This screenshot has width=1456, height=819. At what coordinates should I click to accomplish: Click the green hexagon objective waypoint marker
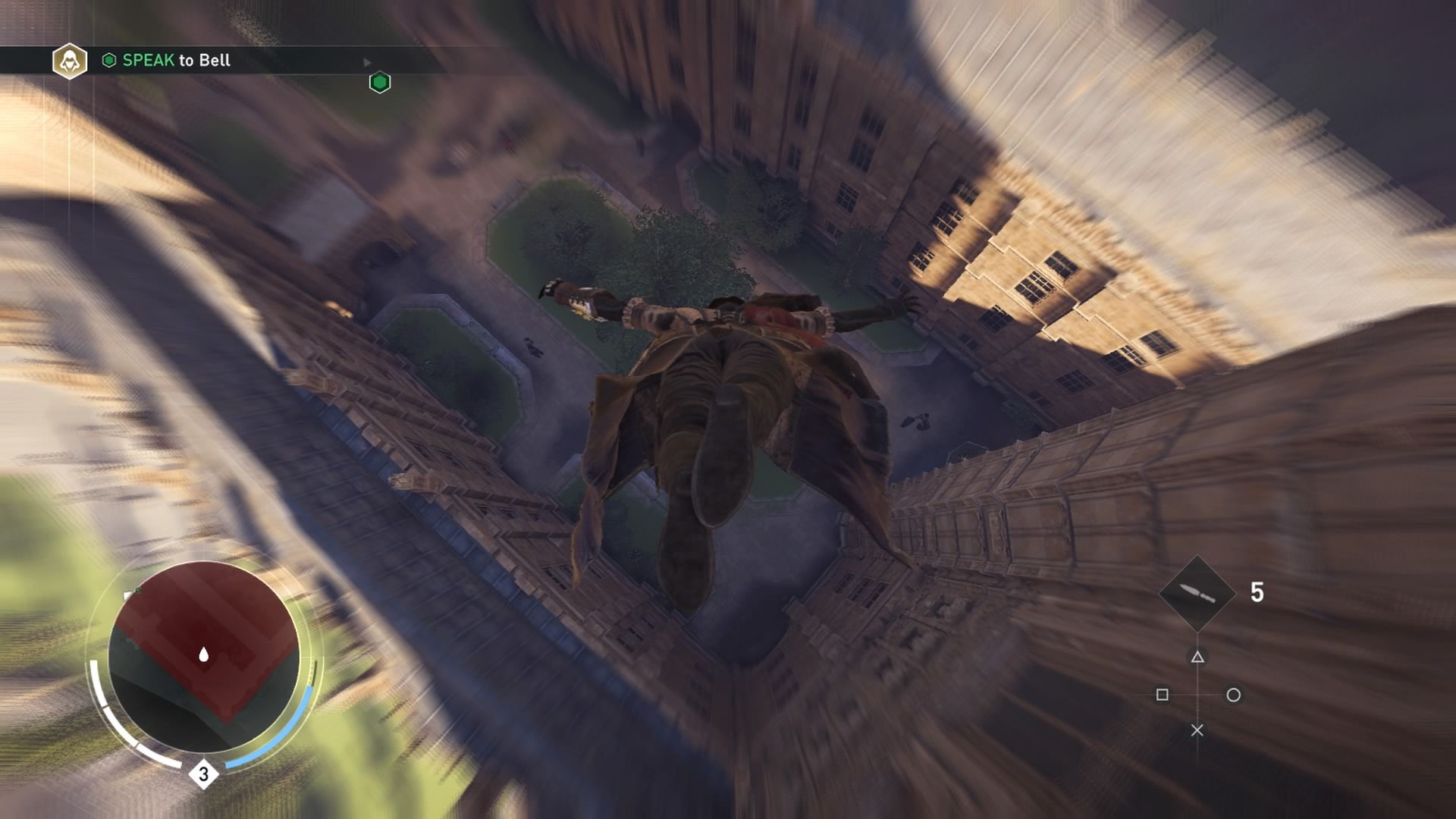point(380,83)
